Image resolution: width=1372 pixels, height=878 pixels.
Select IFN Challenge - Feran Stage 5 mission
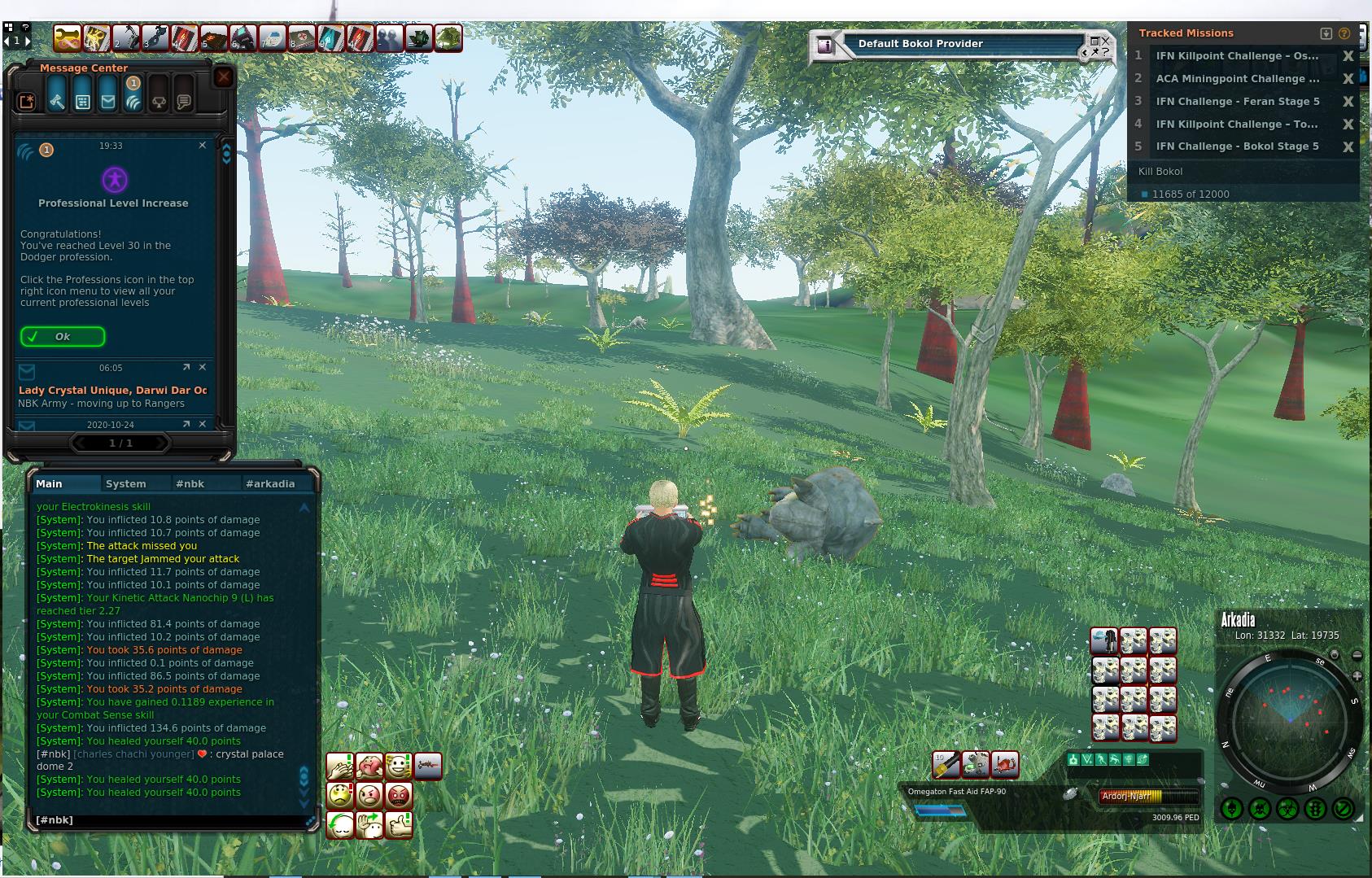1237,102
